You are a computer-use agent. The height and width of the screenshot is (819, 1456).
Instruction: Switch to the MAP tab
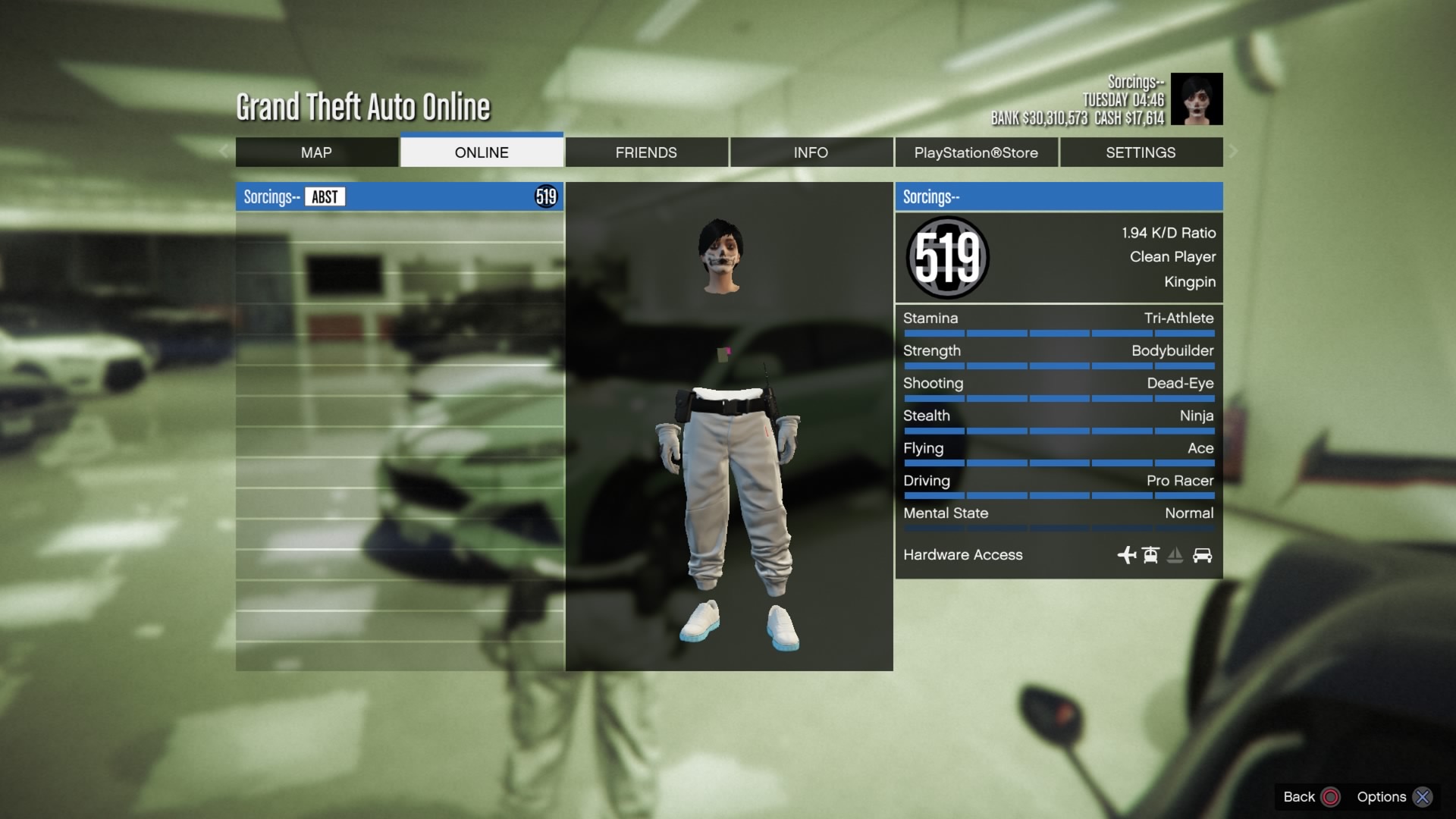click(316, 152)
